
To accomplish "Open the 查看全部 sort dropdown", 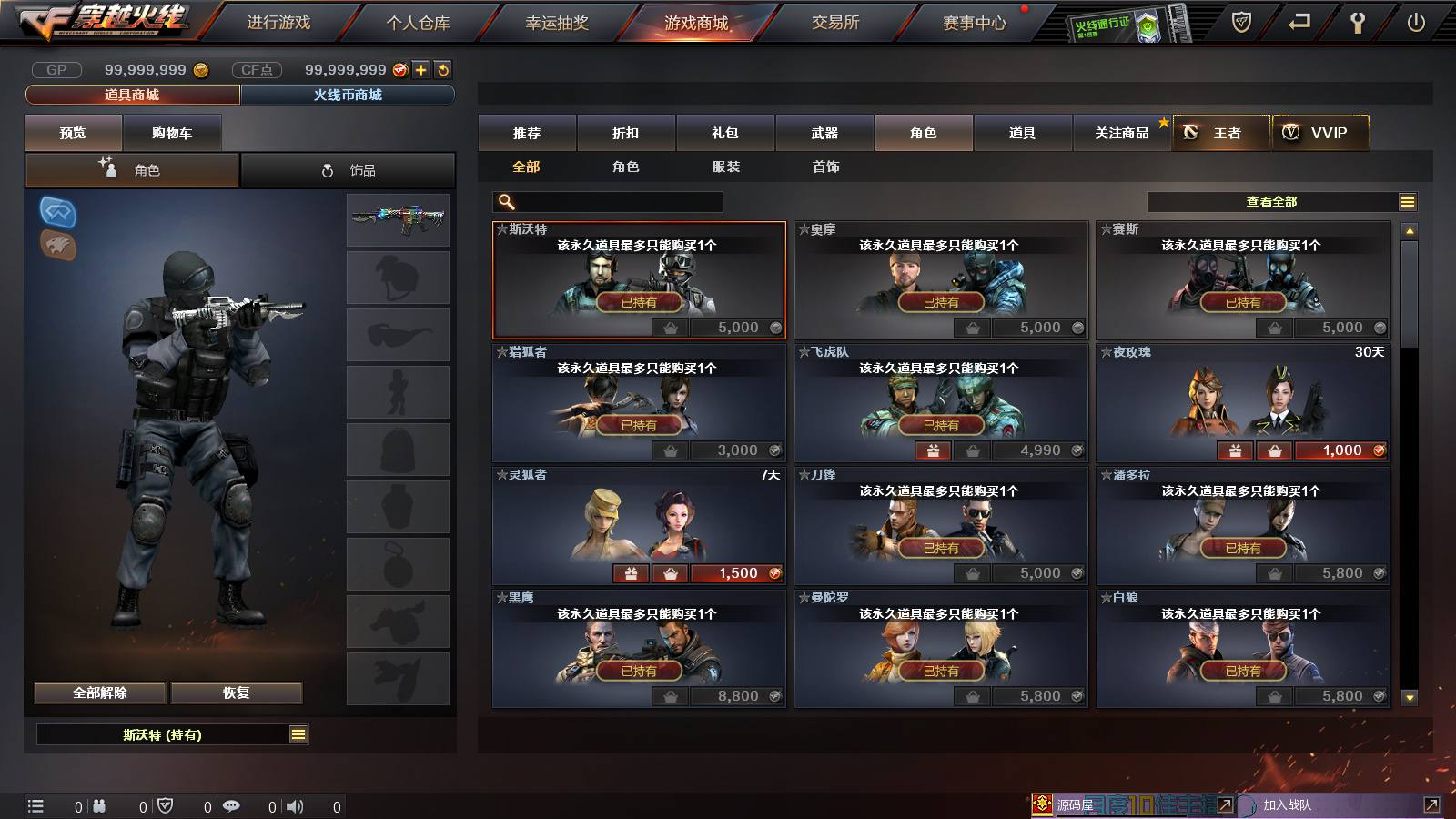I will click(x=1281, y=202).
